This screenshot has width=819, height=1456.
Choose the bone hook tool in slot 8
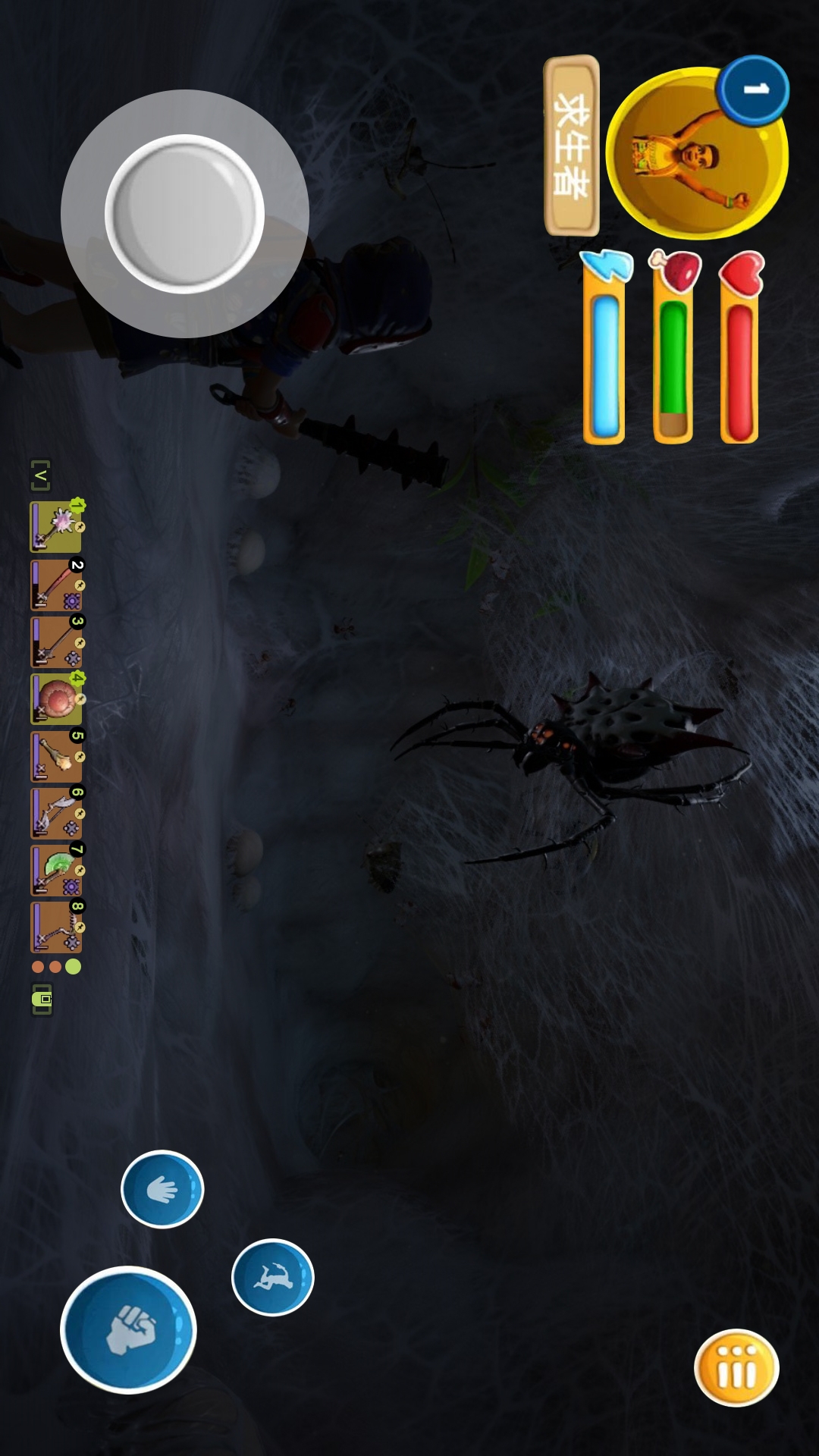[x=56, y=927]
